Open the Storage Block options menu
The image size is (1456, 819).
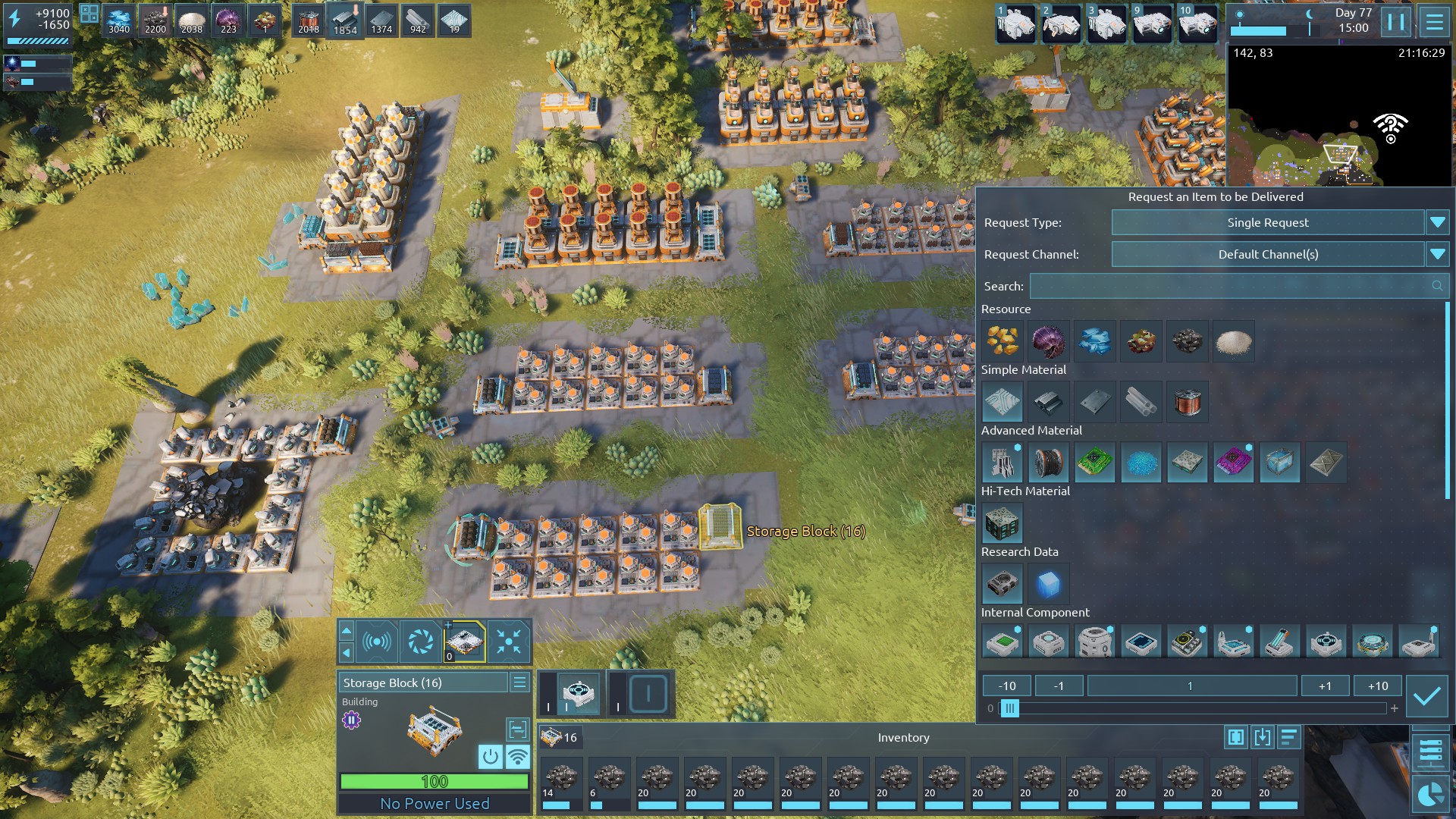[x=519, y=682]
